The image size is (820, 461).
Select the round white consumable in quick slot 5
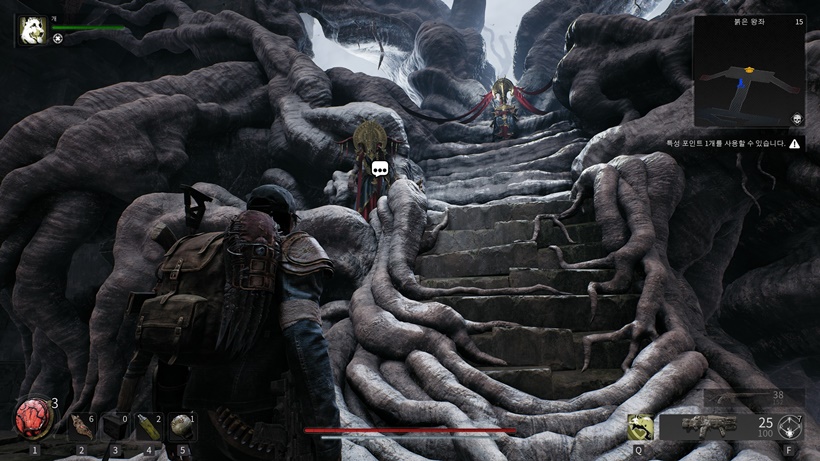click(x=182, y=427)
